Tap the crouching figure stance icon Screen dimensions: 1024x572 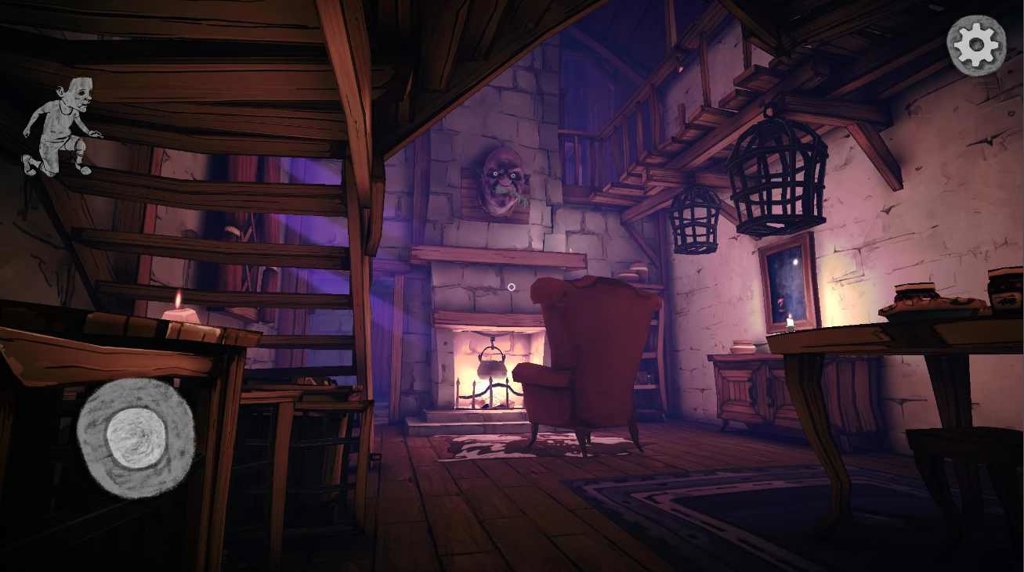(62, 127)
